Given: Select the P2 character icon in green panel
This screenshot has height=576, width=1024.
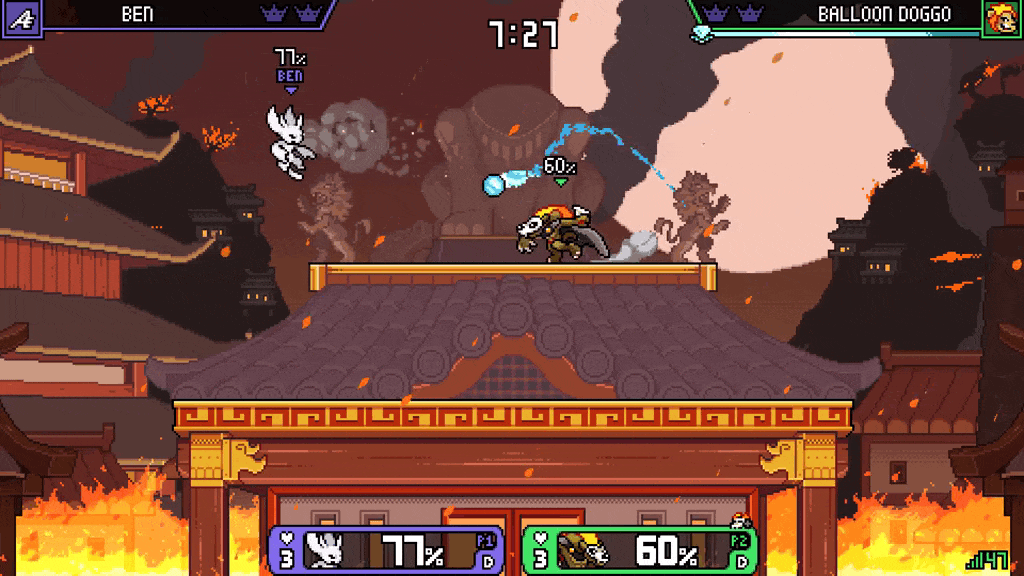Looking at the screenshot, I should [584, 550].
